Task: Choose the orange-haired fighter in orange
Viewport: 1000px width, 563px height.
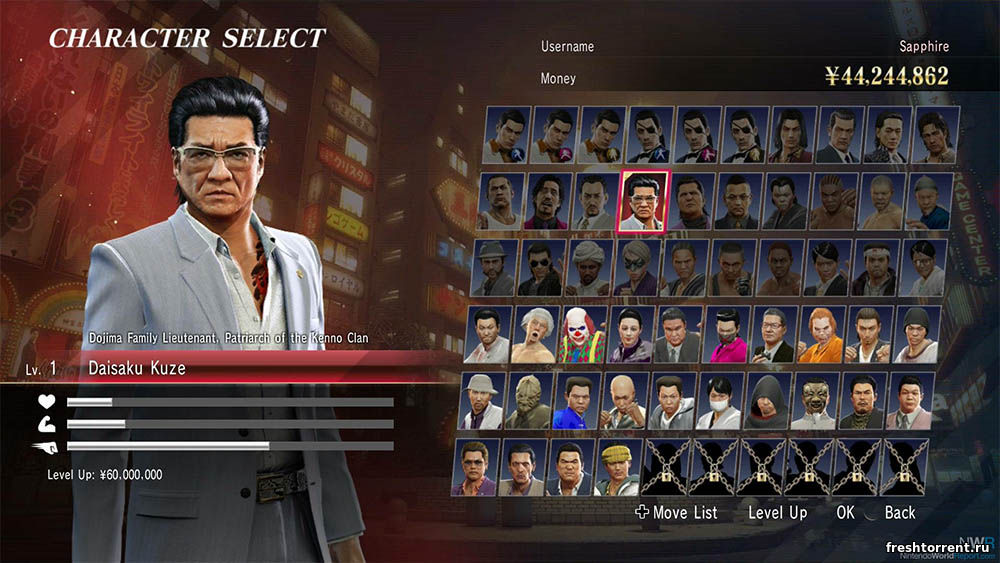Action: (820, 335)
